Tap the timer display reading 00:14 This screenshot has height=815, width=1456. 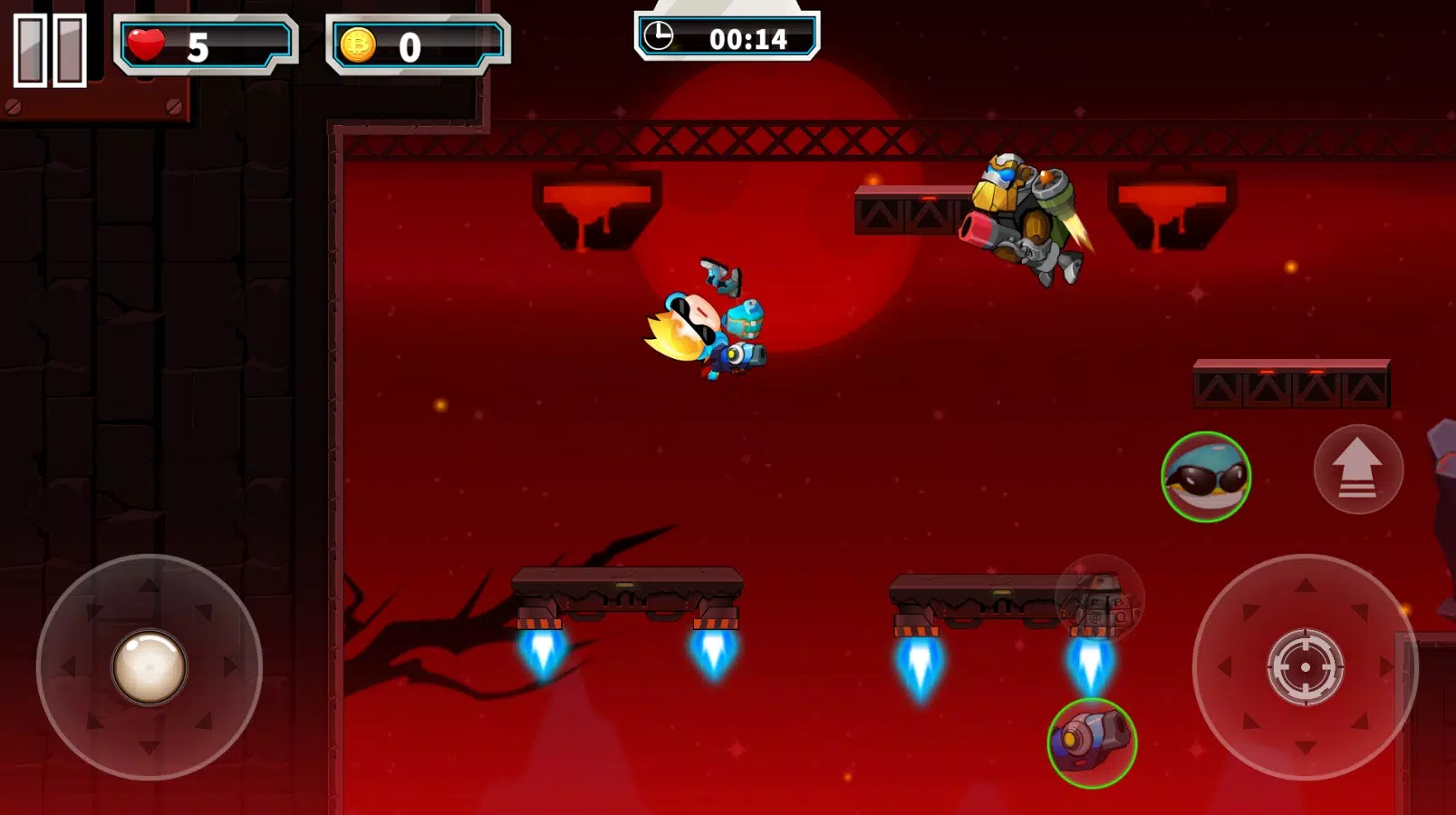click(747, 38)
